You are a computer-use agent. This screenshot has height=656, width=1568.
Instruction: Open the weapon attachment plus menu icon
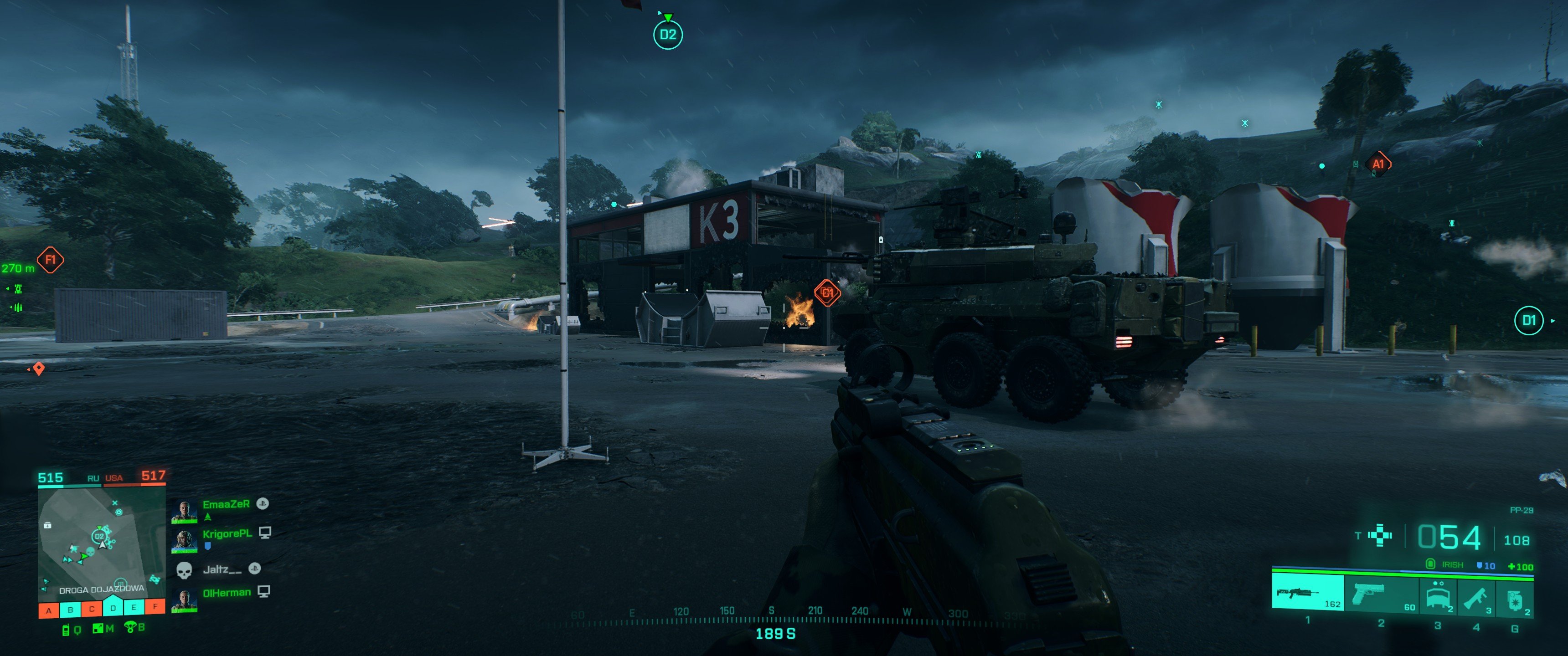(1379, 536)
